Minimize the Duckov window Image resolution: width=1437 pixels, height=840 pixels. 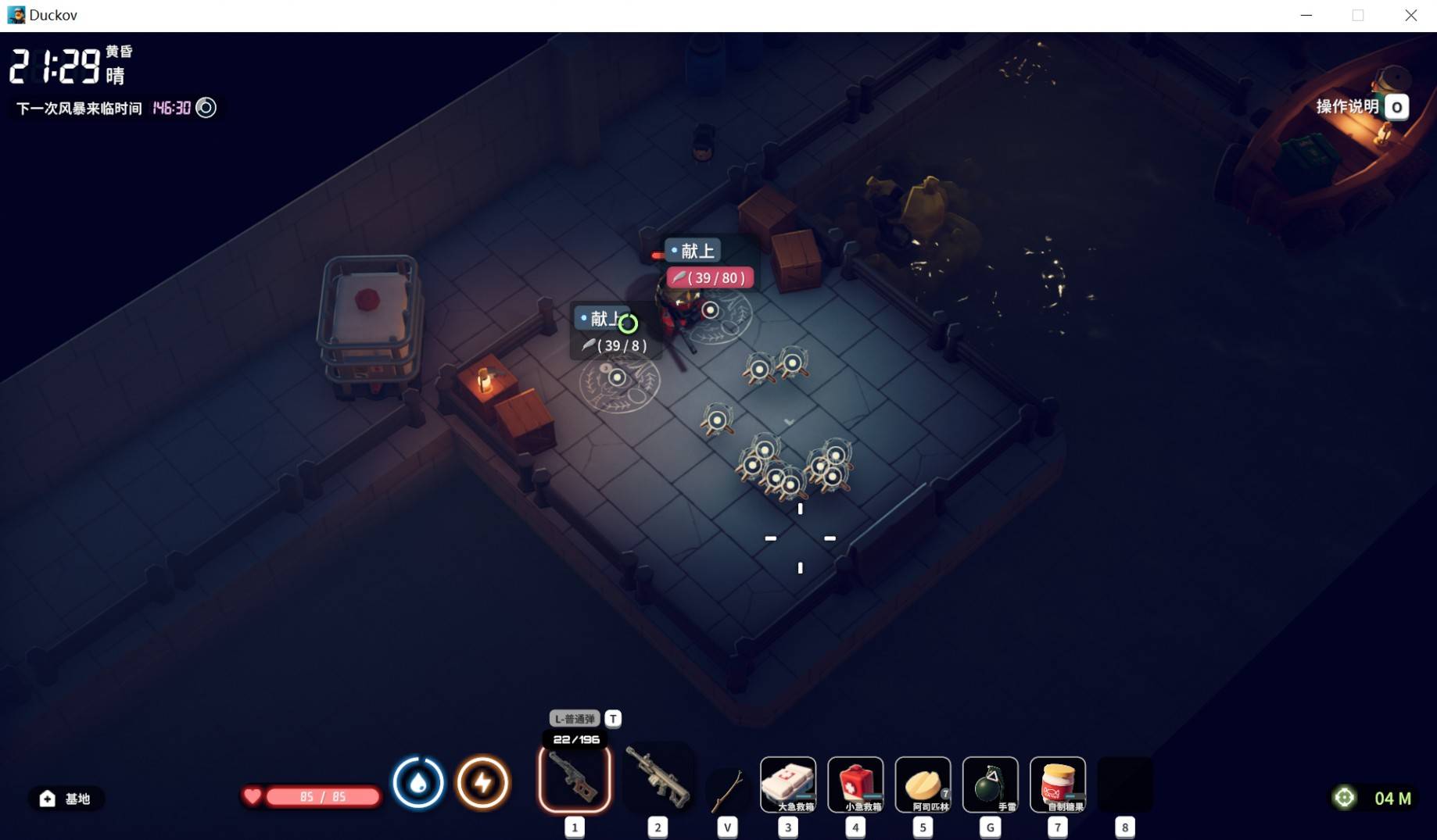click(x=1306, y=16)
